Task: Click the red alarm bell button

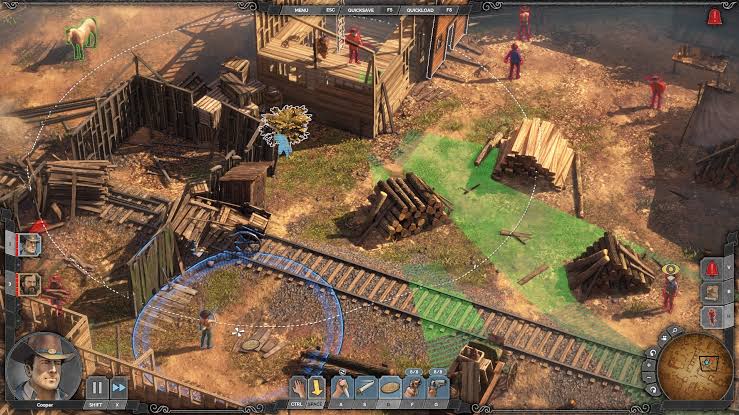Action: pos(711,269)
